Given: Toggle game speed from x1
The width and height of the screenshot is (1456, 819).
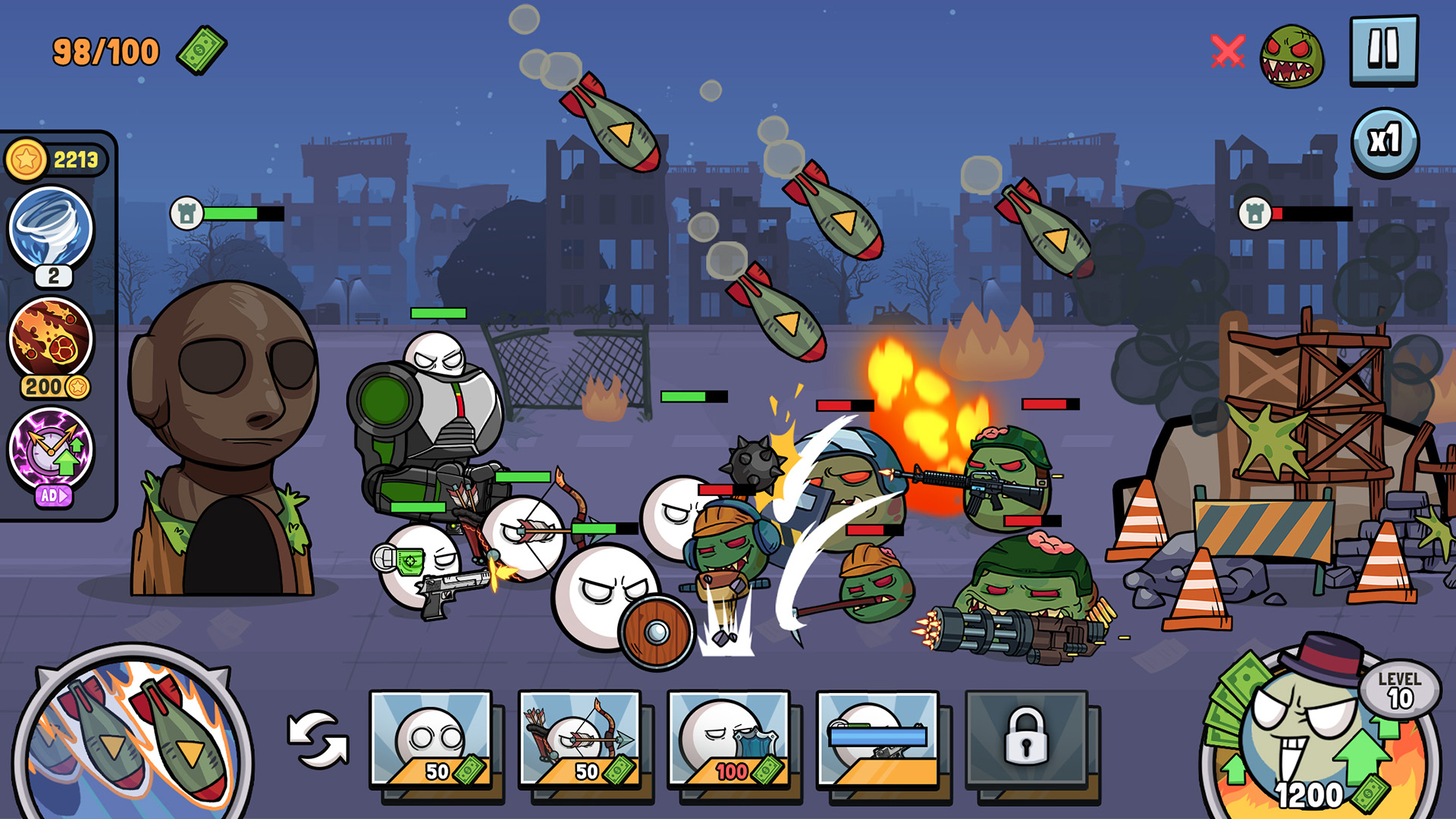Looking at the screenshot, I should (1385, 140).
